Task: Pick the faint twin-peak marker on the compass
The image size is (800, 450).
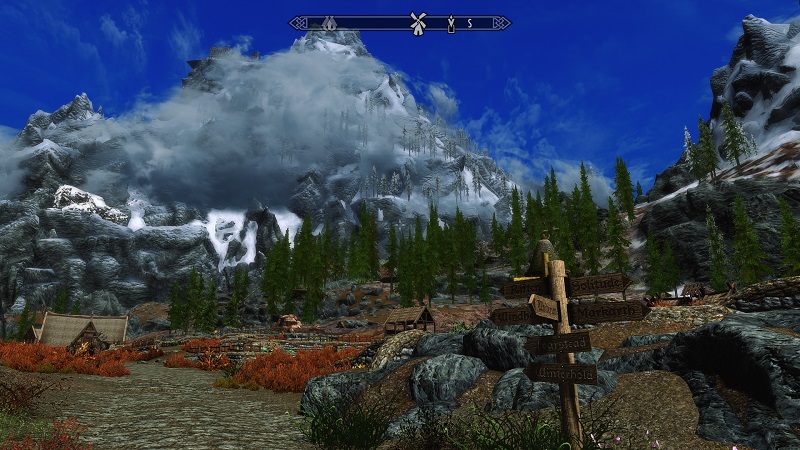Action: (x=329, y=22)
